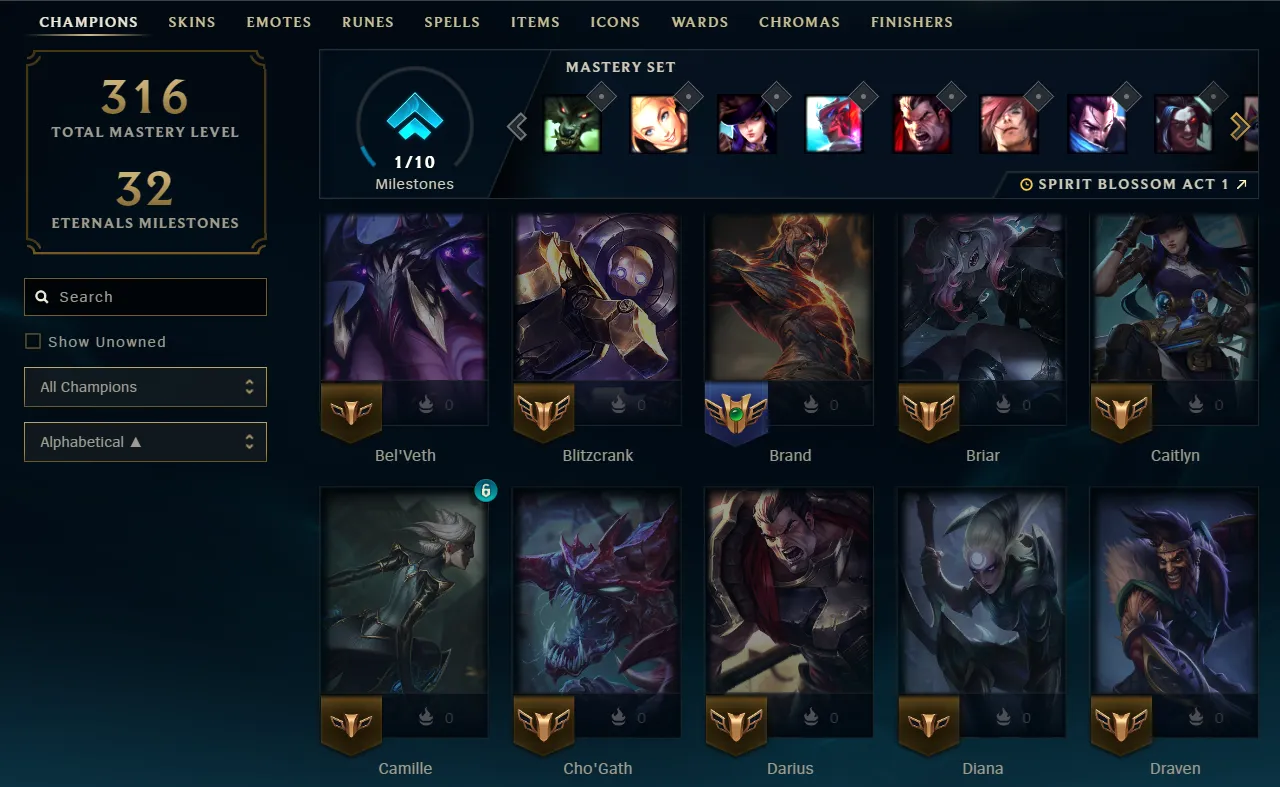Click the right arrow on the Mastery Set carousel
This screenshot has height=787, width=1280.
pos(1240,126)
